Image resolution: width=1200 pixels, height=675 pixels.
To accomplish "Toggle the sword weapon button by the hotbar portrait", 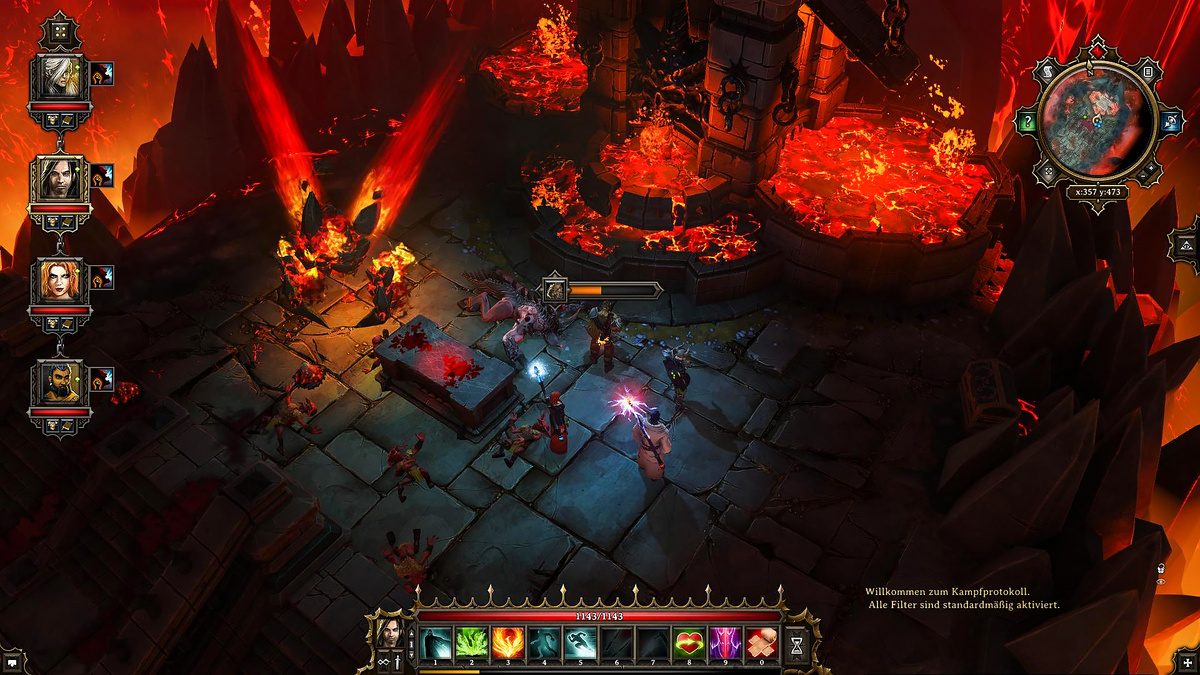I will [x=397, y=660].
